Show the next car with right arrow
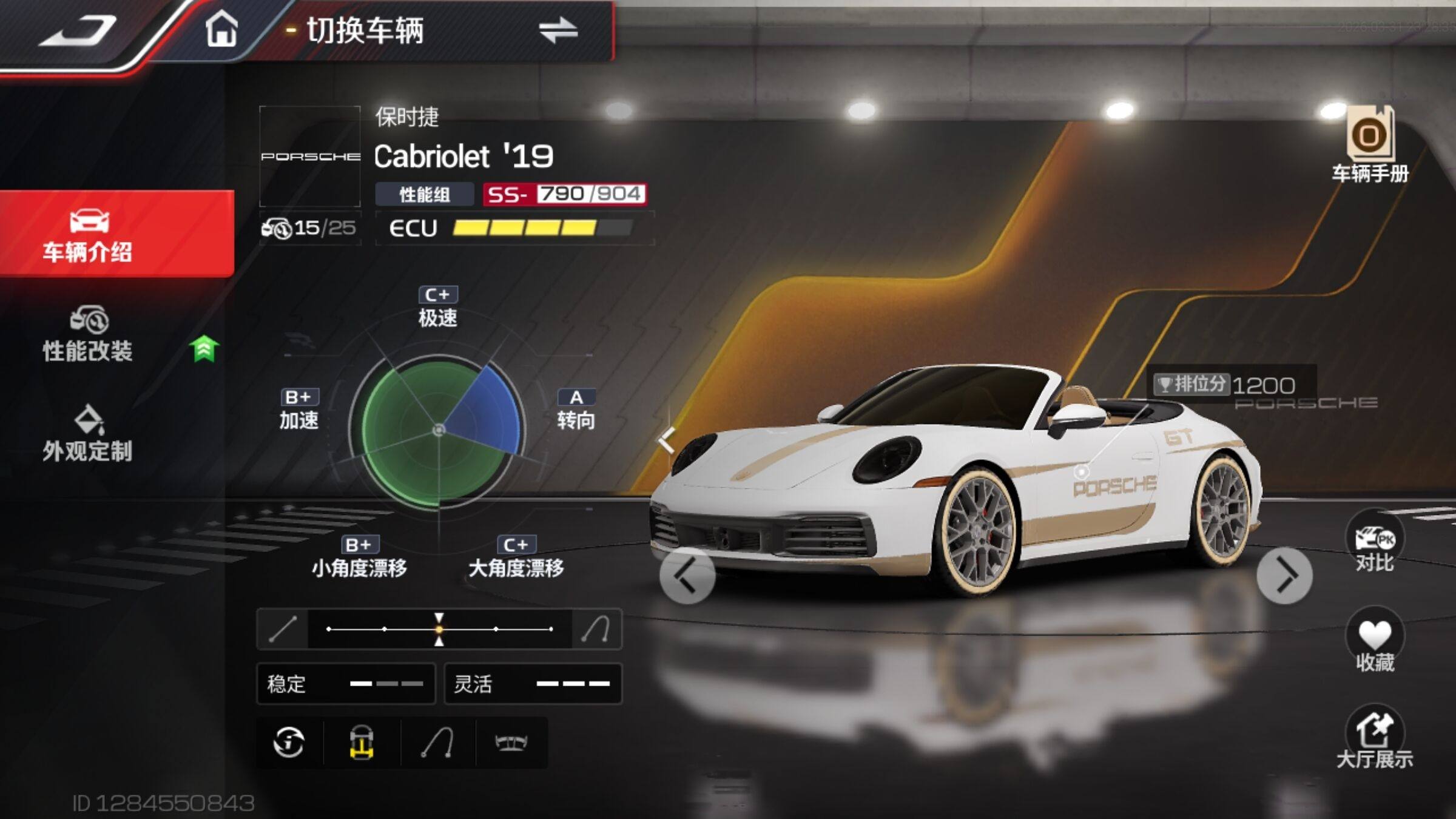 click(1284, 575)
